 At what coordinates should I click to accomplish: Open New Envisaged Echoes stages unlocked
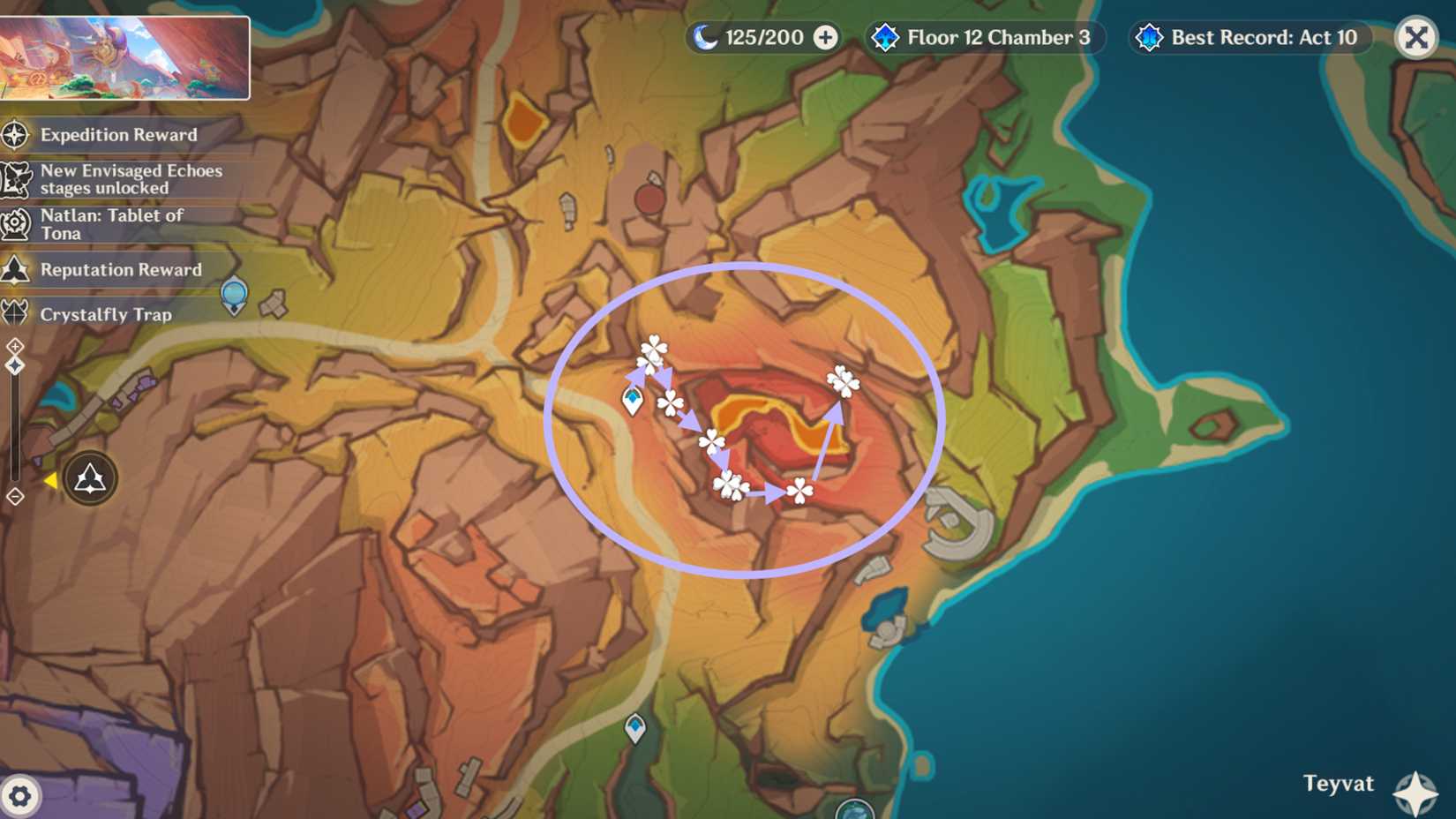[14, 179]
